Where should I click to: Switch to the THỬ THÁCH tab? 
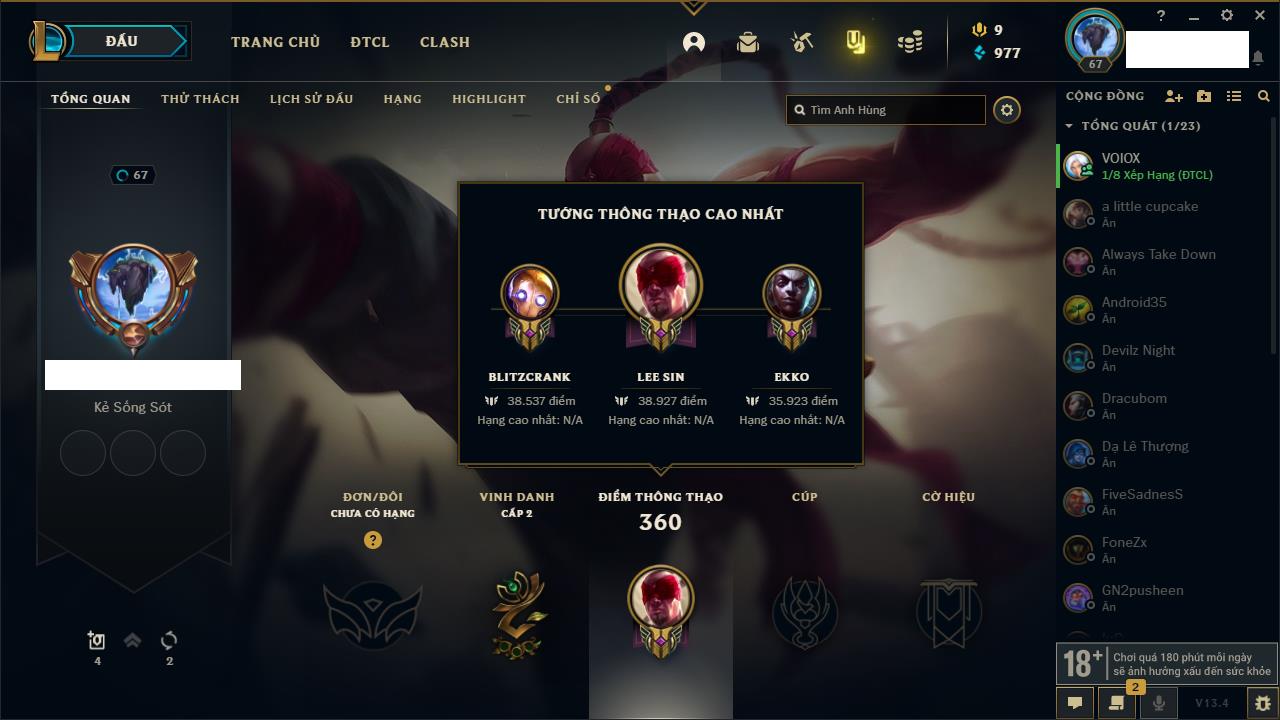pos(200,99)
